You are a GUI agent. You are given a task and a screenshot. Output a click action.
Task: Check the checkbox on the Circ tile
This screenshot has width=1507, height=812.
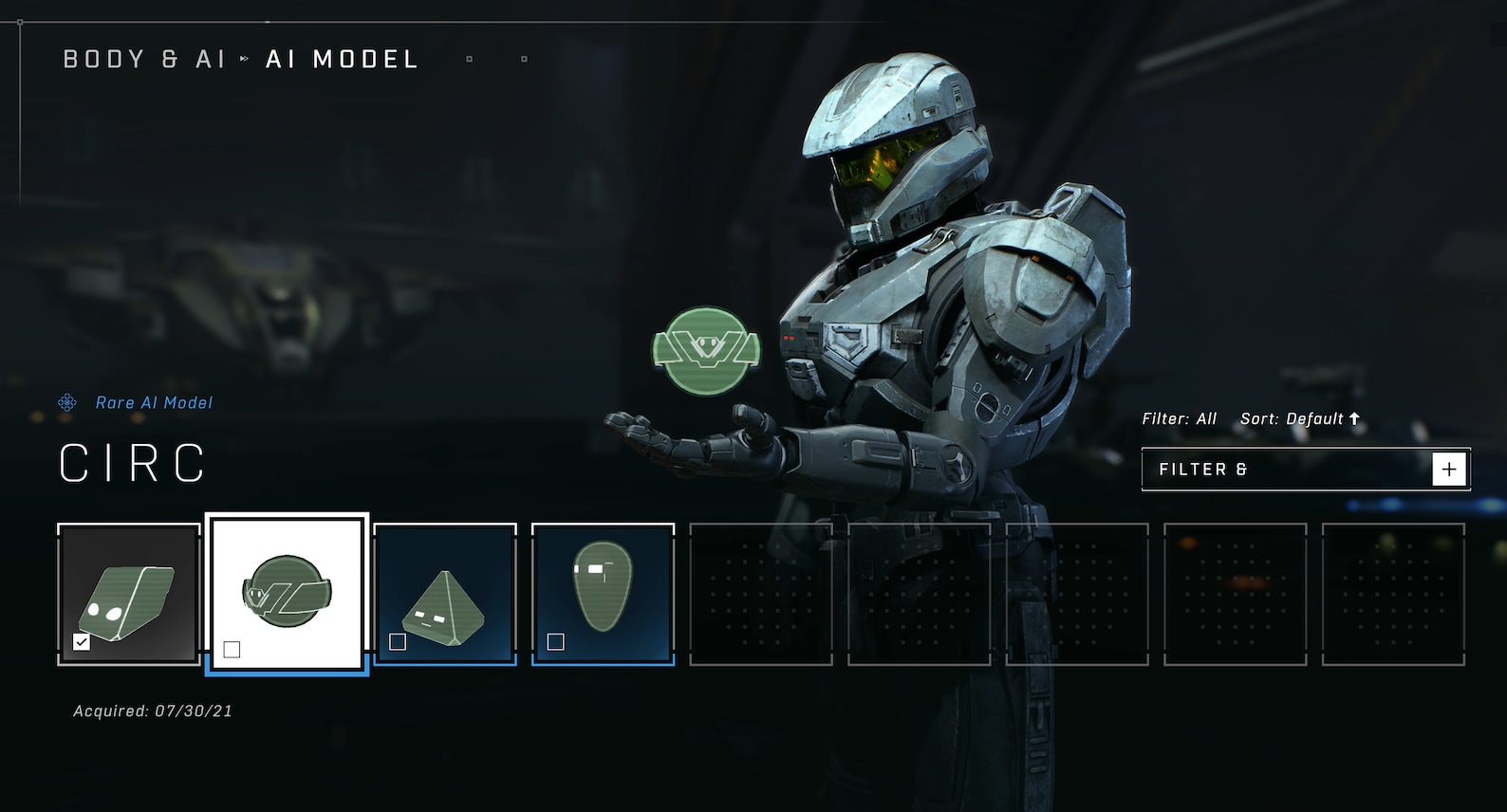(233, 647)
